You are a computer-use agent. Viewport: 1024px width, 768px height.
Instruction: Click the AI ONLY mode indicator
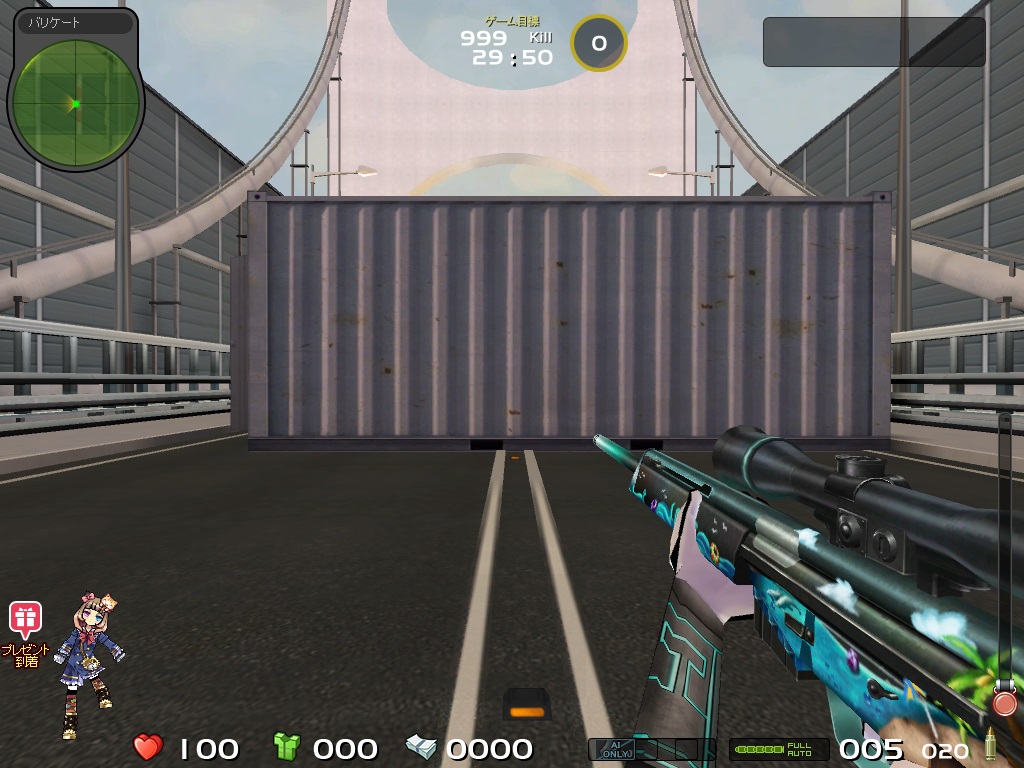pyautogui.click(x=612, y=749)
